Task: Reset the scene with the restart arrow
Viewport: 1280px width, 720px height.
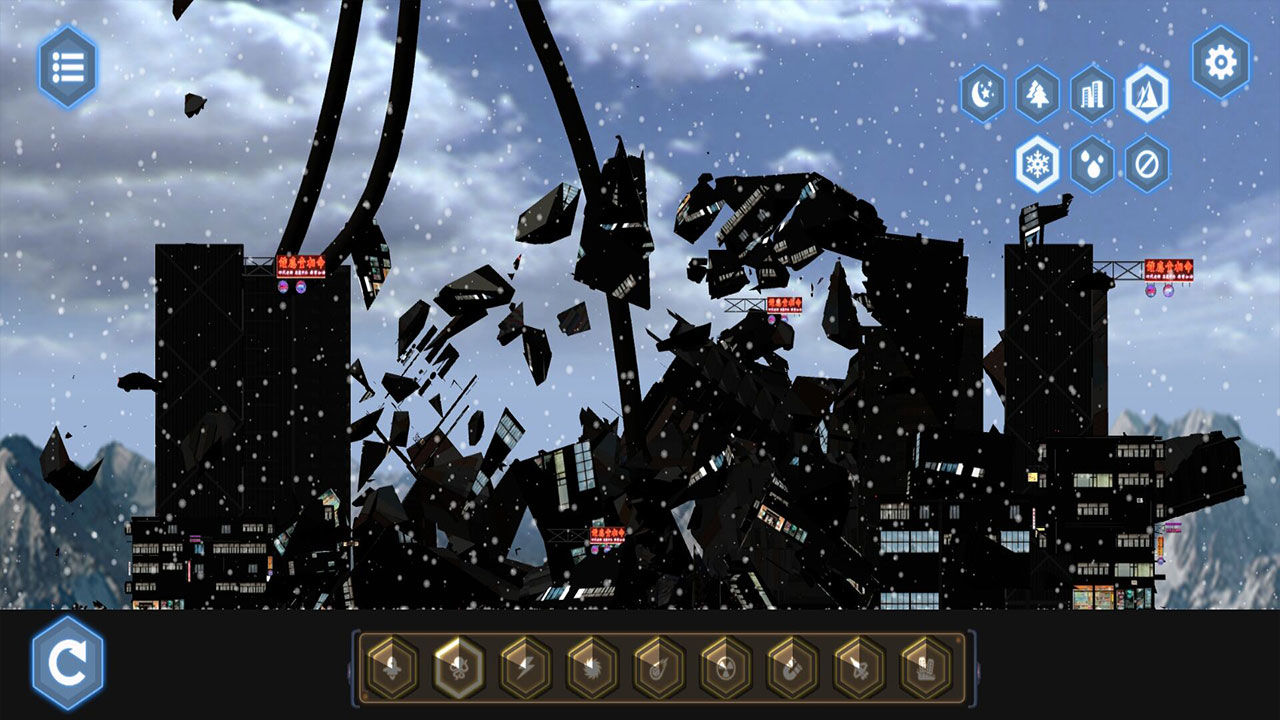Action: tap(68, 663)
